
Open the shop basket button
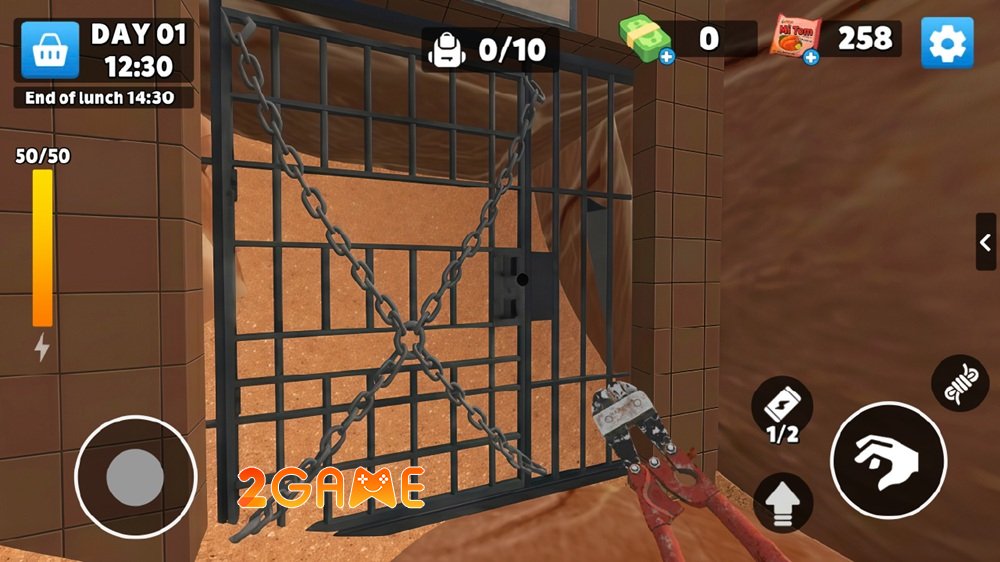pos(49,49)
